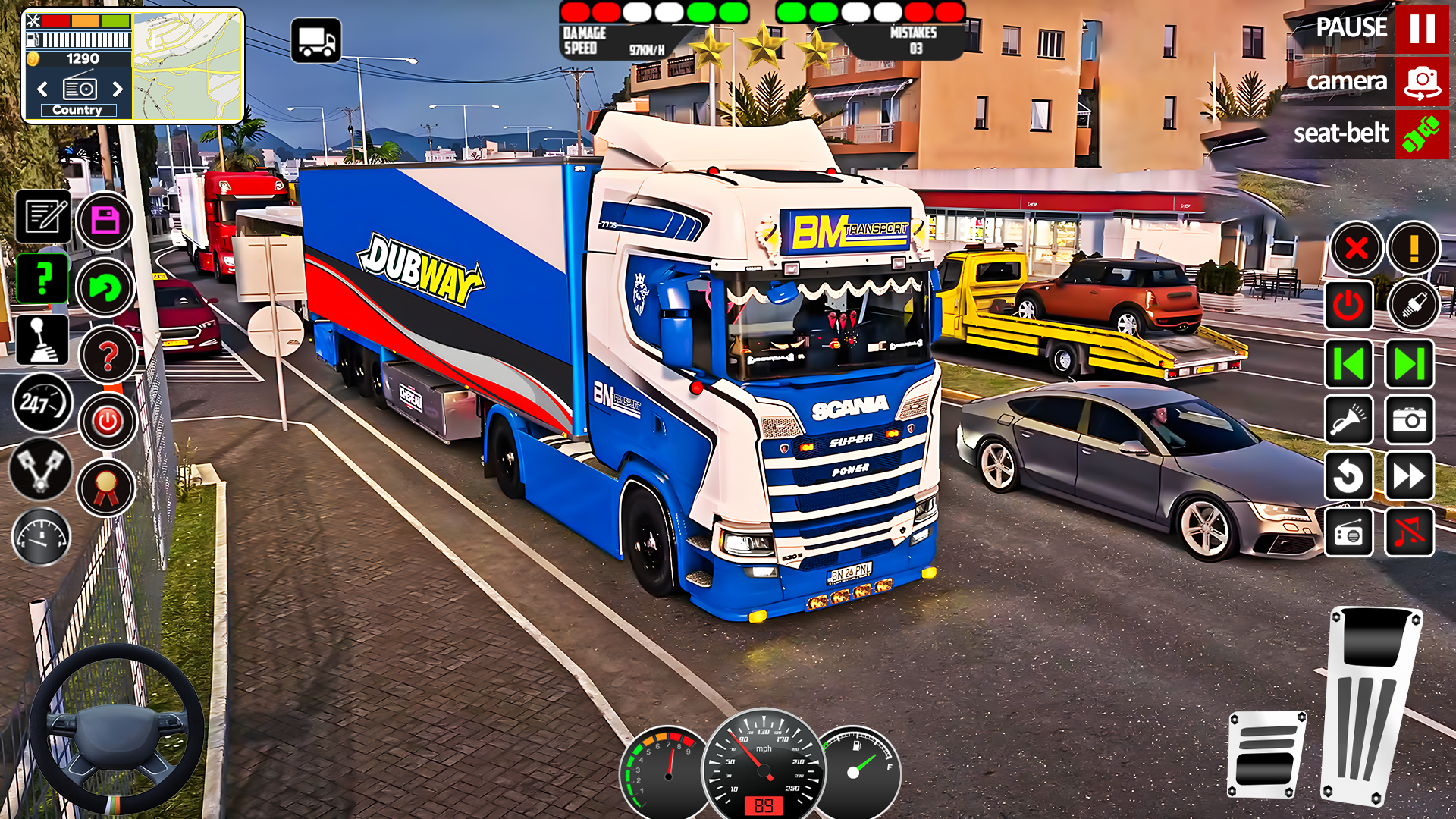The width and height of the screenshot is (1456, 819).
Task: Take a screenshot with the camera icon
Action: point(1410,419)
